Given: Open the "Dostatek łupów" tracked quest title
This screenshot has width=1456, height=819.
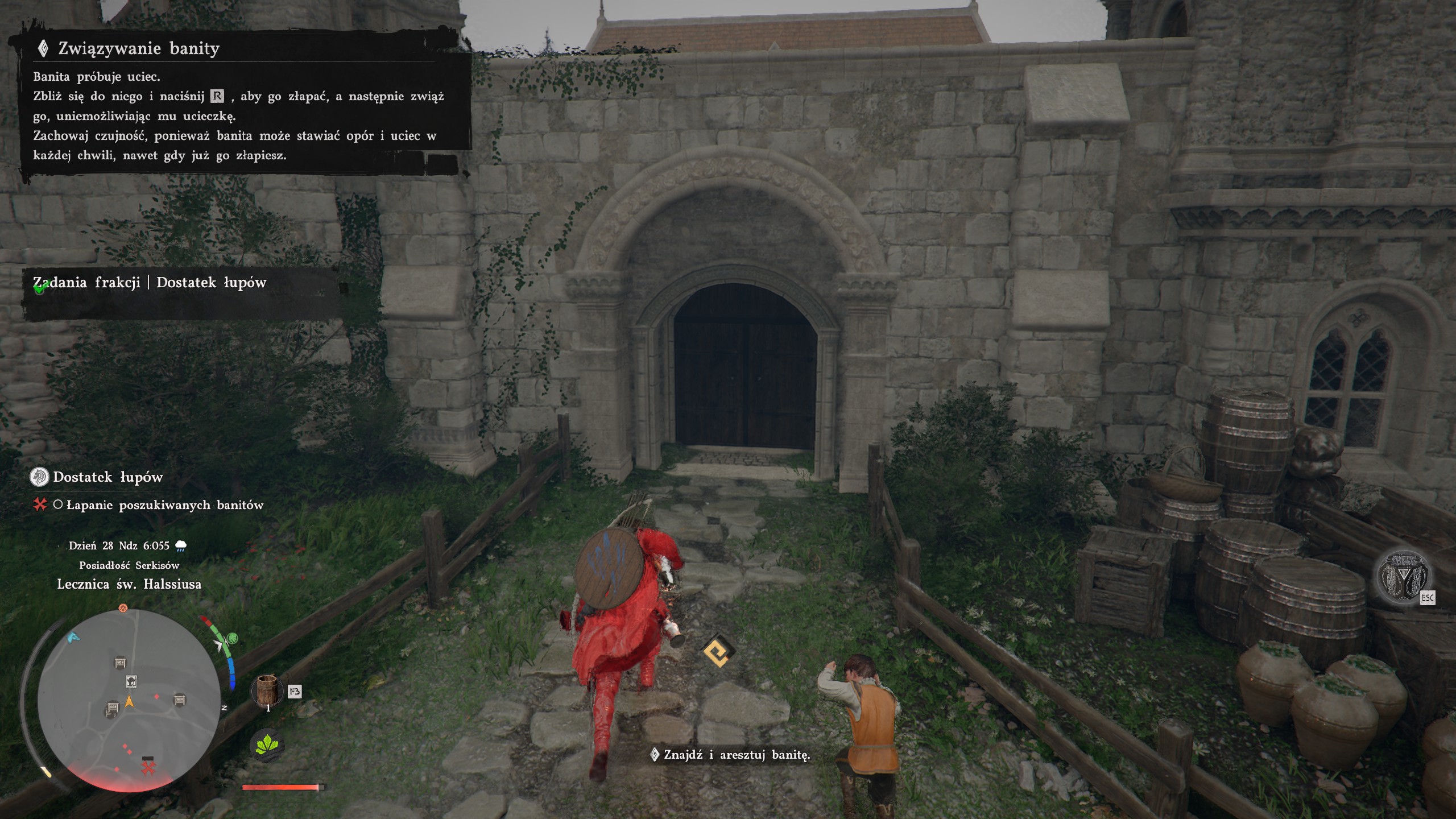Looking at the screenshot, I should tap(107, 477).
